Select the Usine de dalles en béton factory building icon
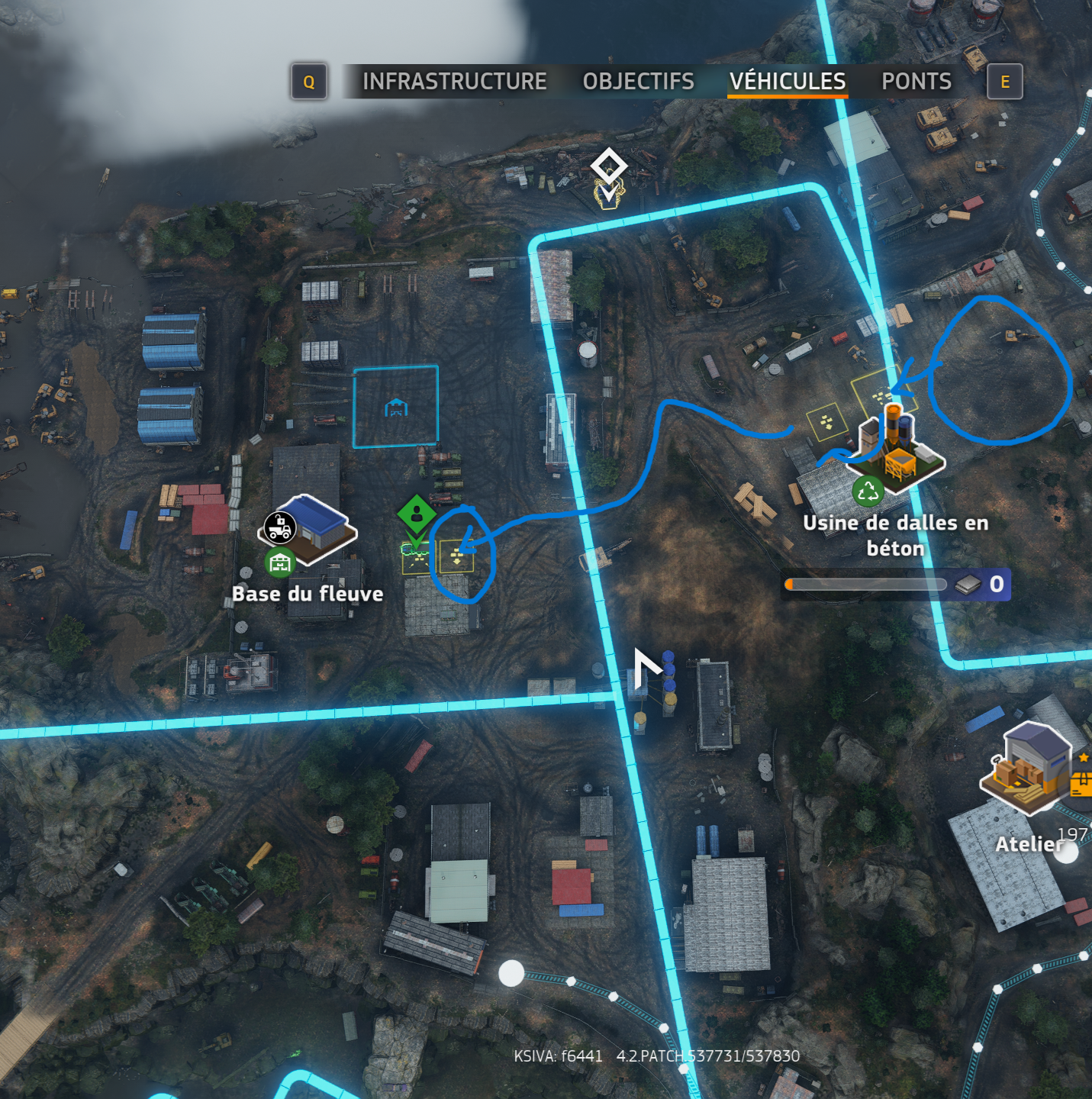This screenshot has width=1092, height=1099. [897, 450]
